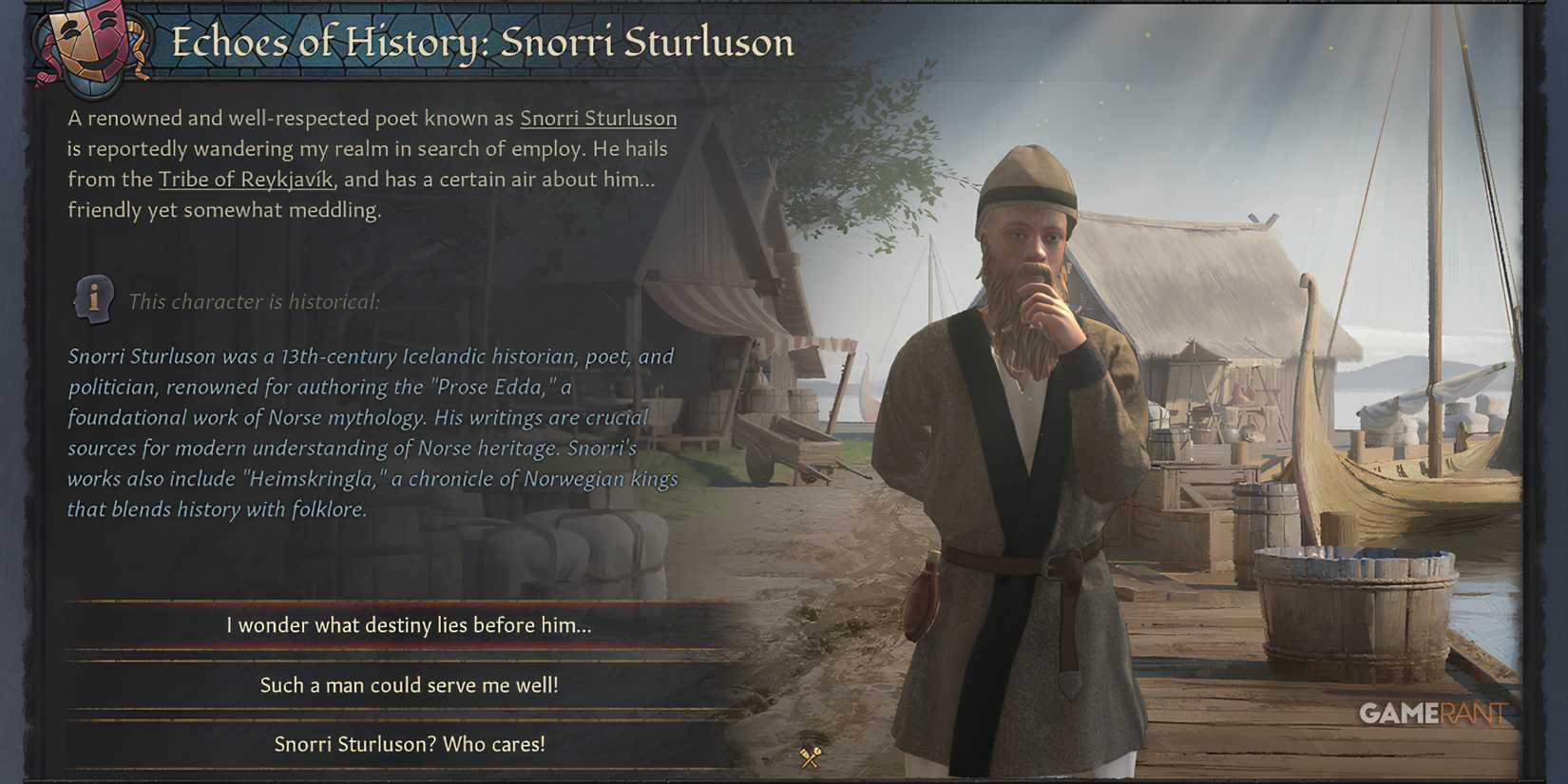This screenshot has width=1568, height=784.
Task: Select 'Such a man could serve me well!'
Action: 411,685
